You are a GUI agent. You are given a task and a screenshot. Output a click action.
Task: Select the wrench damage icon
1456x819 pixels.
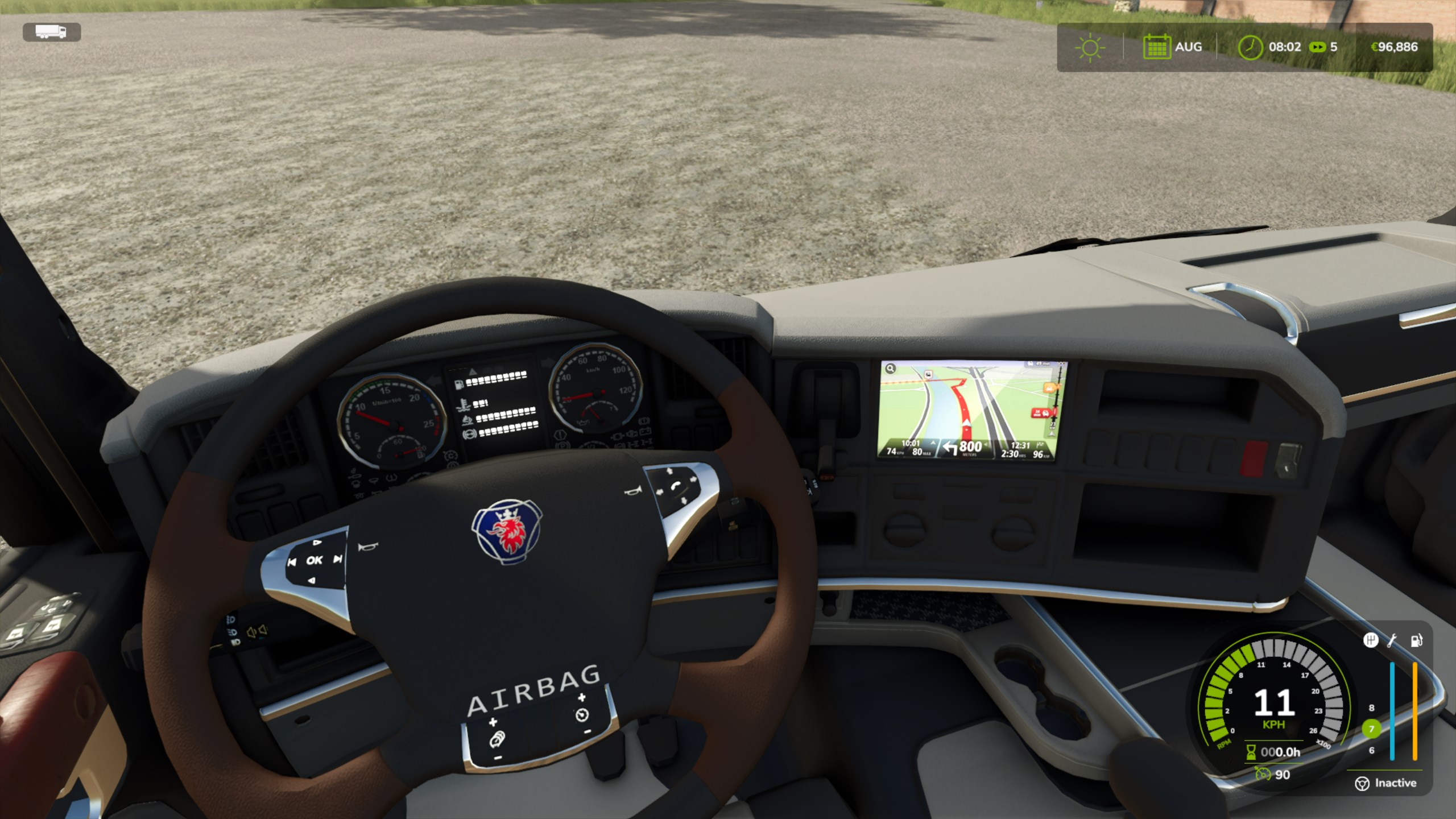coord(1392,640)
